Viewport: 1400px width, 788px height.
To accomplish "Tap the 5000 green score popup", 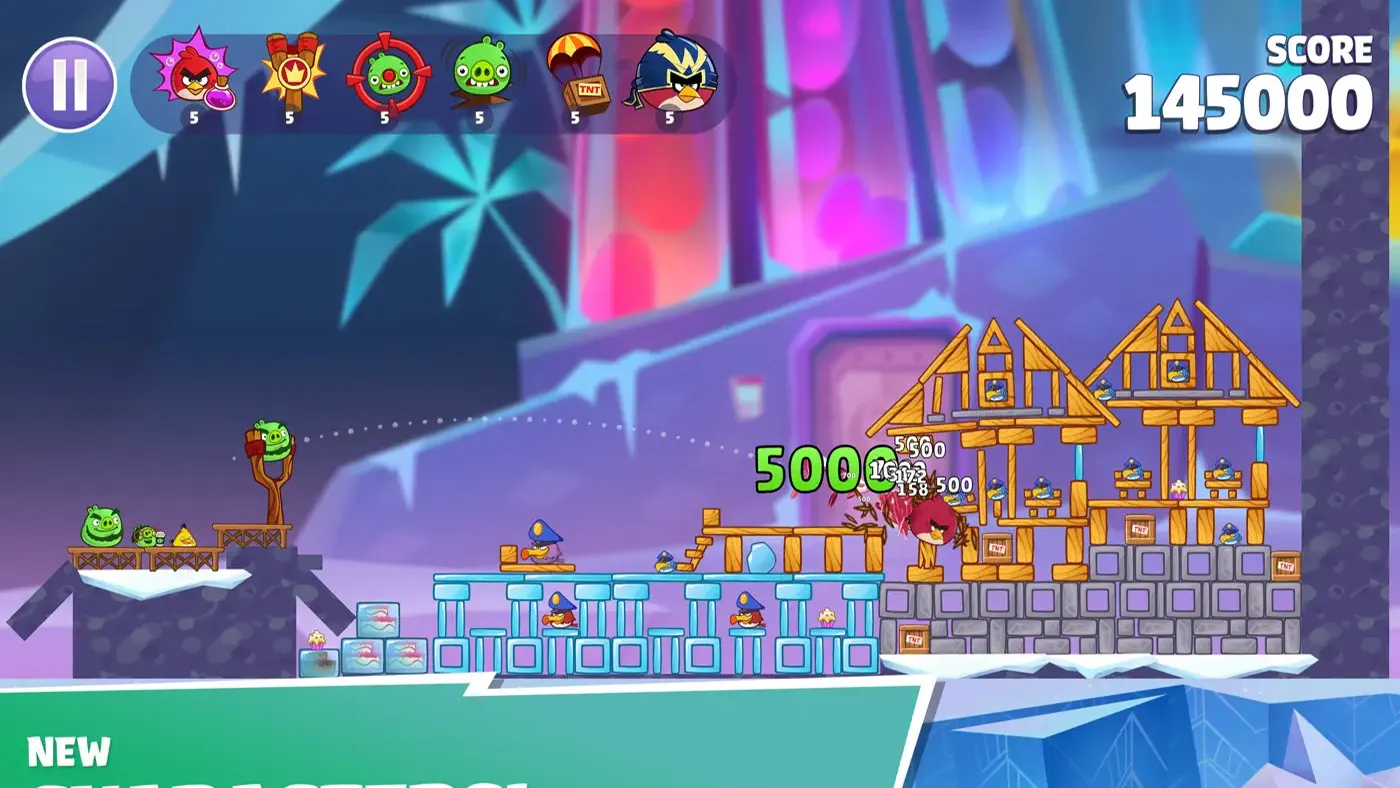I will 818,470.
